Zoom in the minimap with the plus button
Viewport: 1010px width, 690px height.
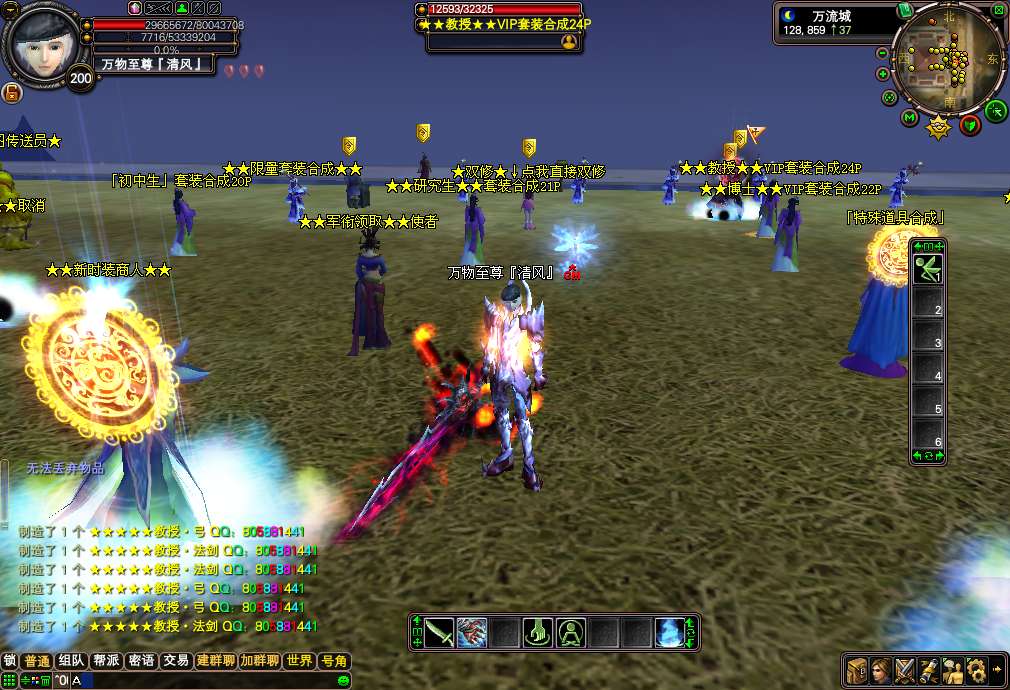tap(883, 74)
